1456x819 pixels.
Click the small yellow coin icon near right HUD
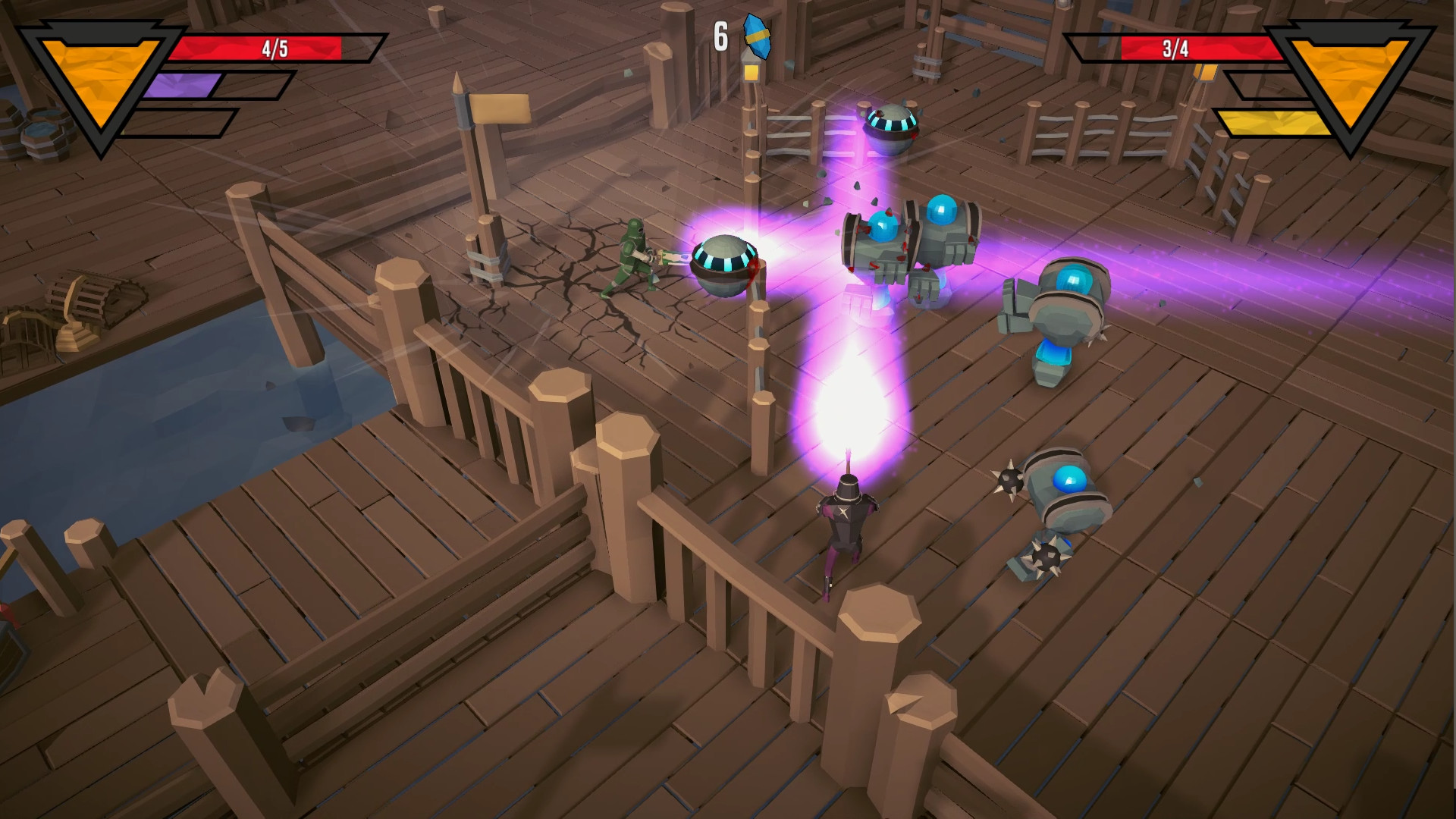point(1206,72)
